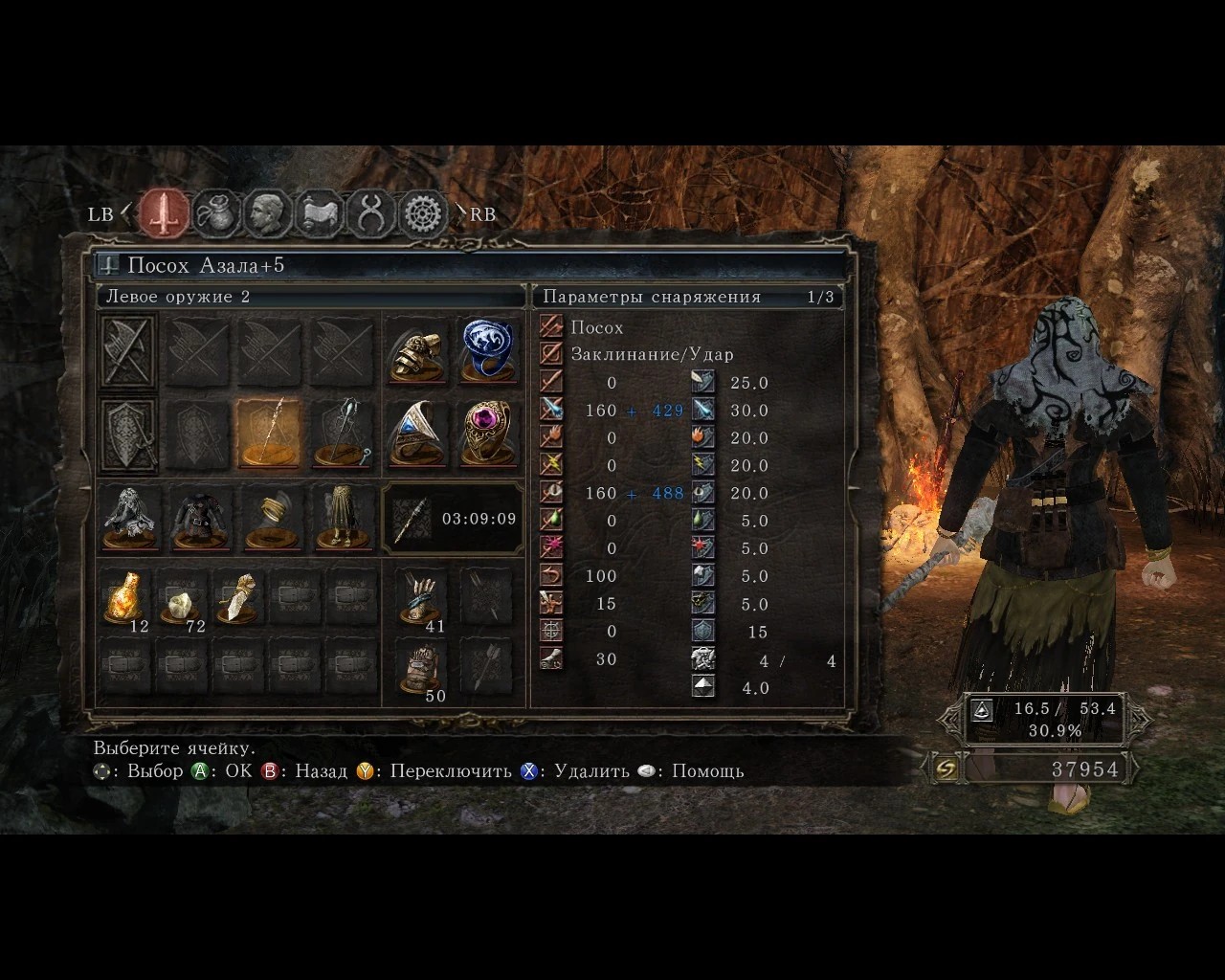The height and width of the screenshot is (980, 1225).
Task: Select the staff with the curled hook slot
Action: click(343, 433)
